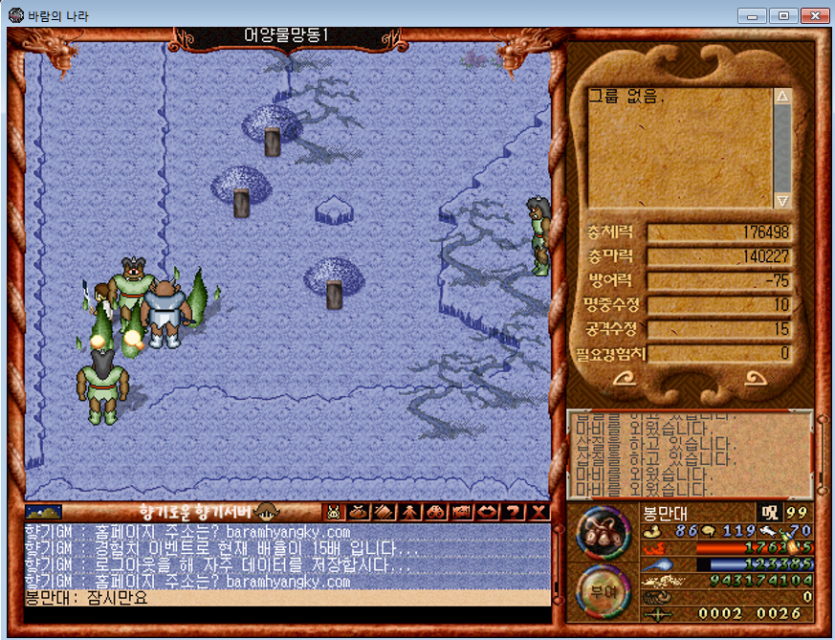Flip to next status page with right swirl

click(755, 379)
